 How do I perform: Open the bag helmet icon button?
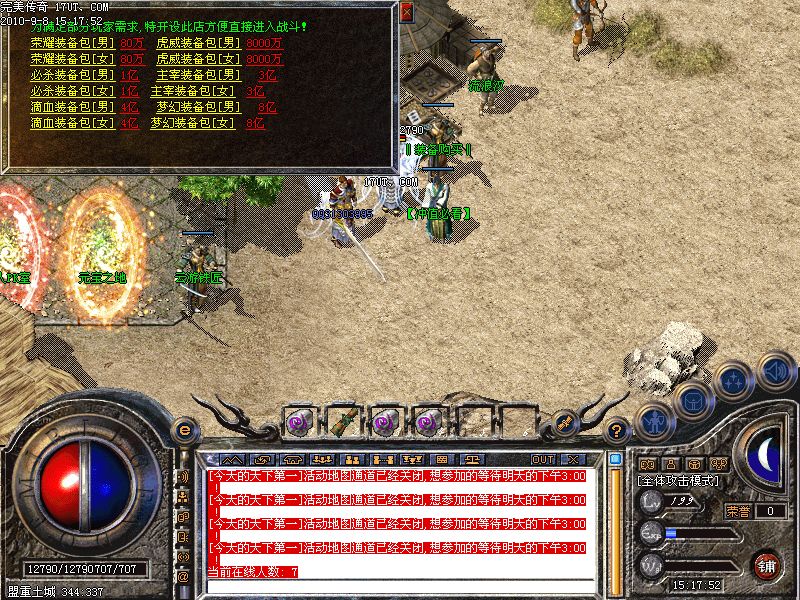coord(693,401)
